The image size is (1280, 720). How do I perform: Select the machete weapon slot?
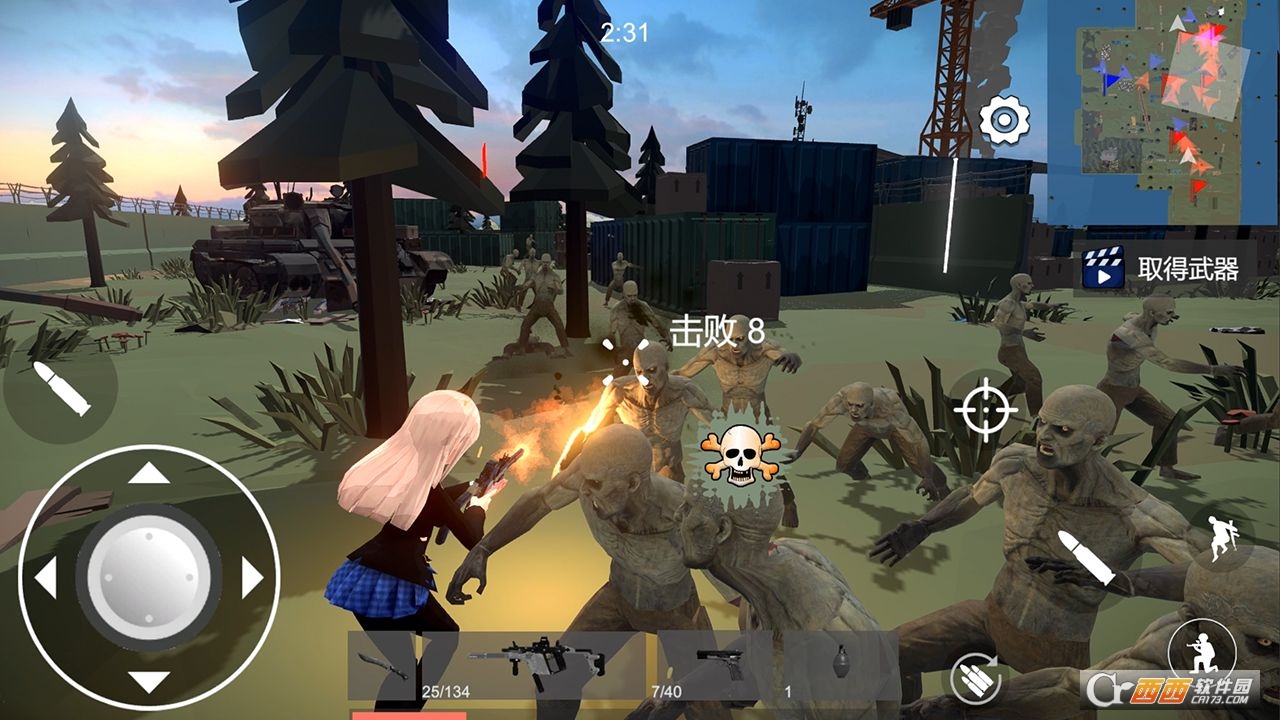point(384,665)
